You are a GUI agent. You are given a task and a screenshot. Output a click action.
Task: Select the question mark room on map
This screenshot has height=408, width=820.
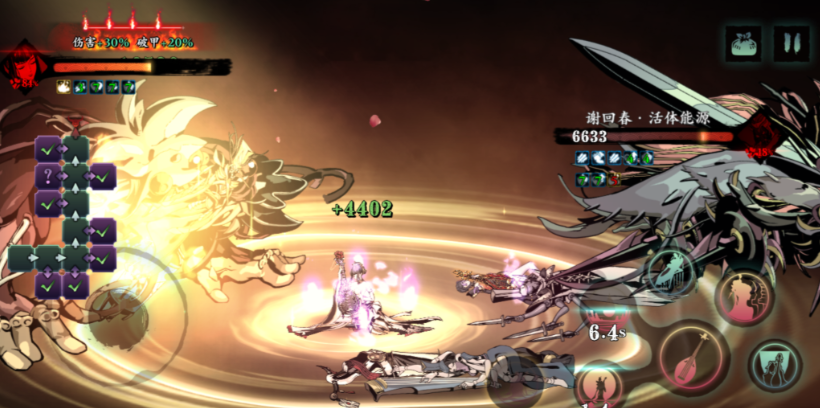point(48,177)
